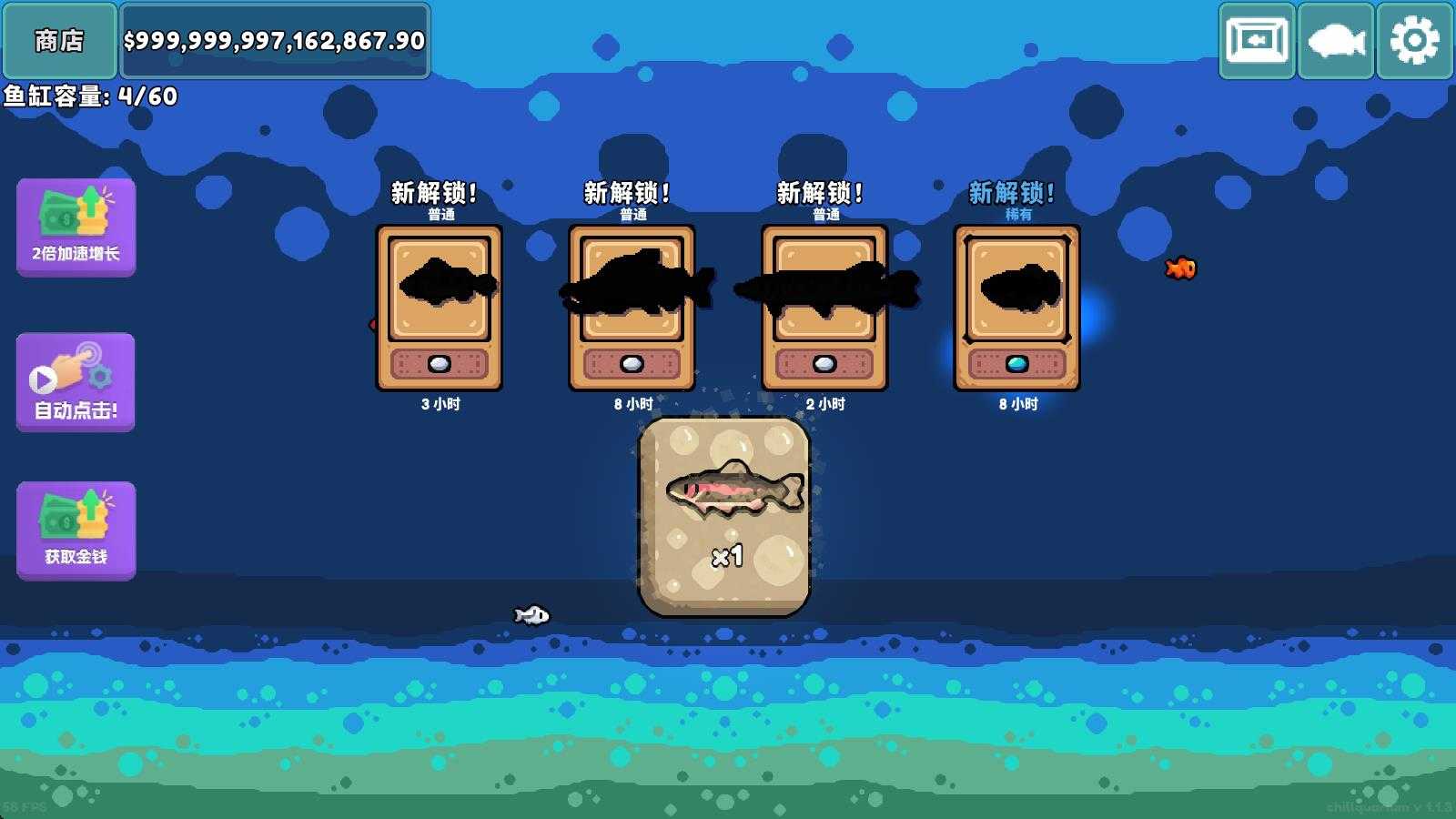This screenshot has width=1456, height=819.
Task: Open the fish collection index
Action: (x=1334, y=40)
